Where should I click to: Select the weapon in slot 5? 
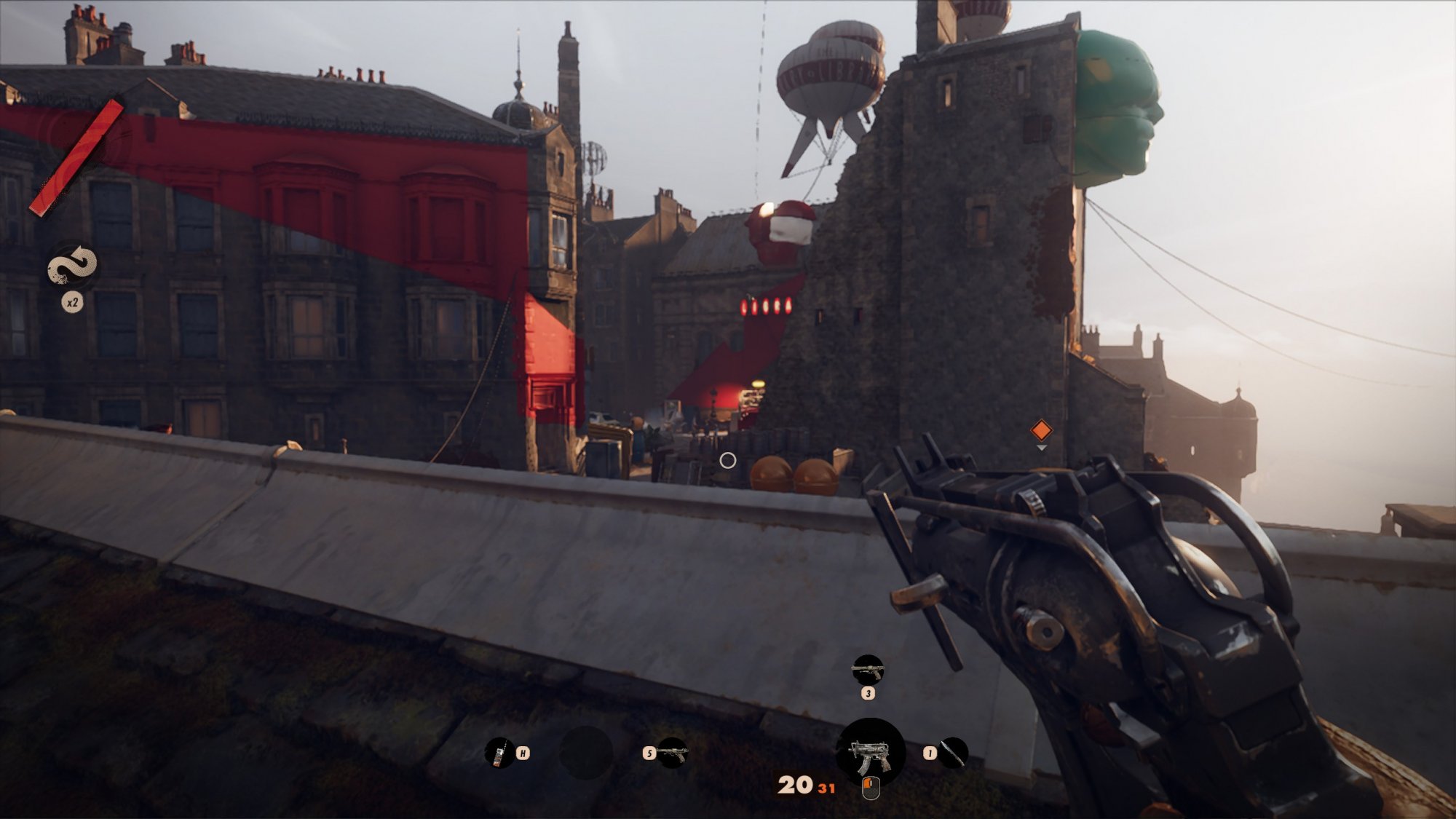click(671, 753)
